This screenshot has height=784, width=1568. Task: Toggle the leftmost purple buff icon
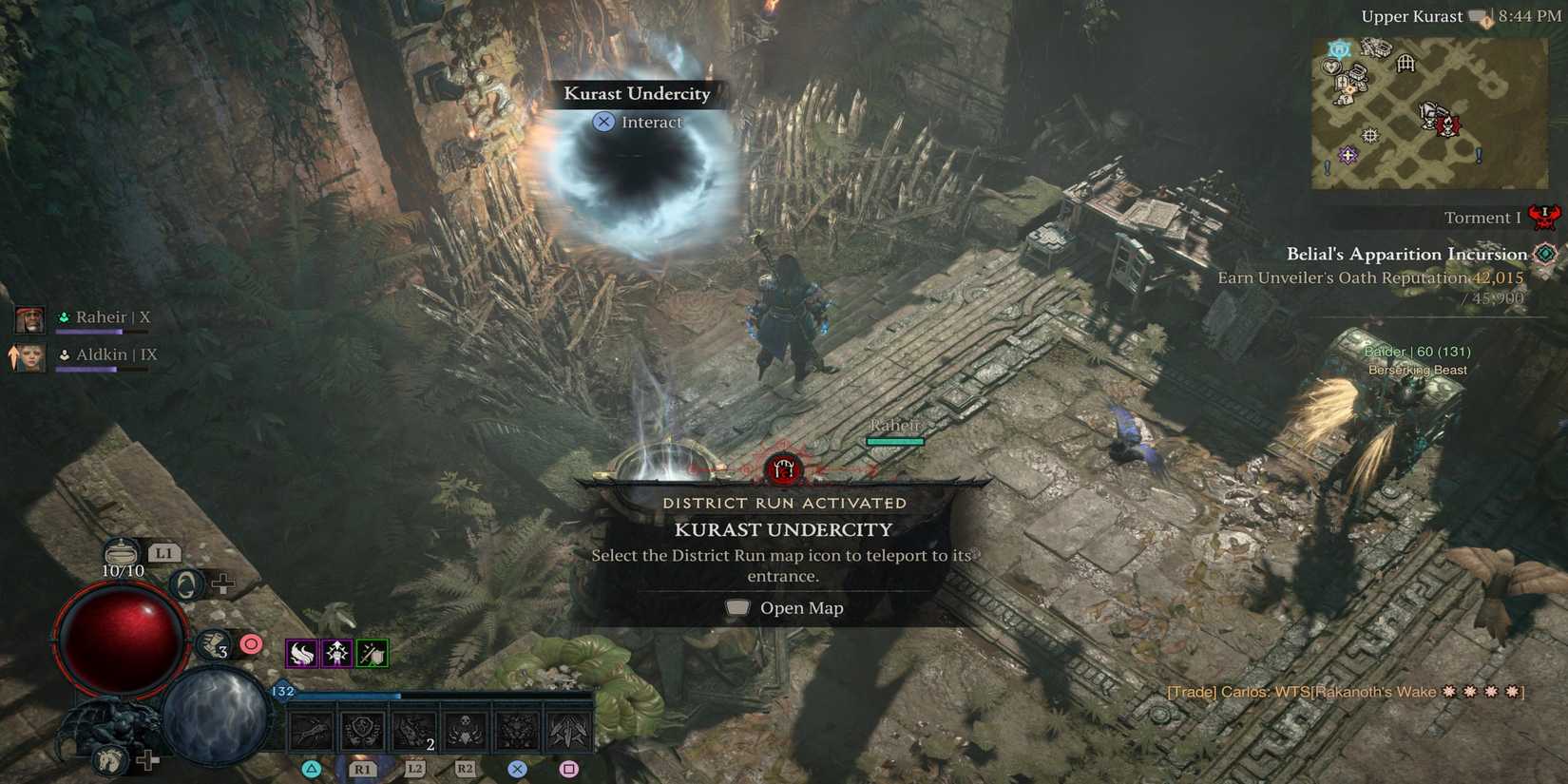[302, 653]
